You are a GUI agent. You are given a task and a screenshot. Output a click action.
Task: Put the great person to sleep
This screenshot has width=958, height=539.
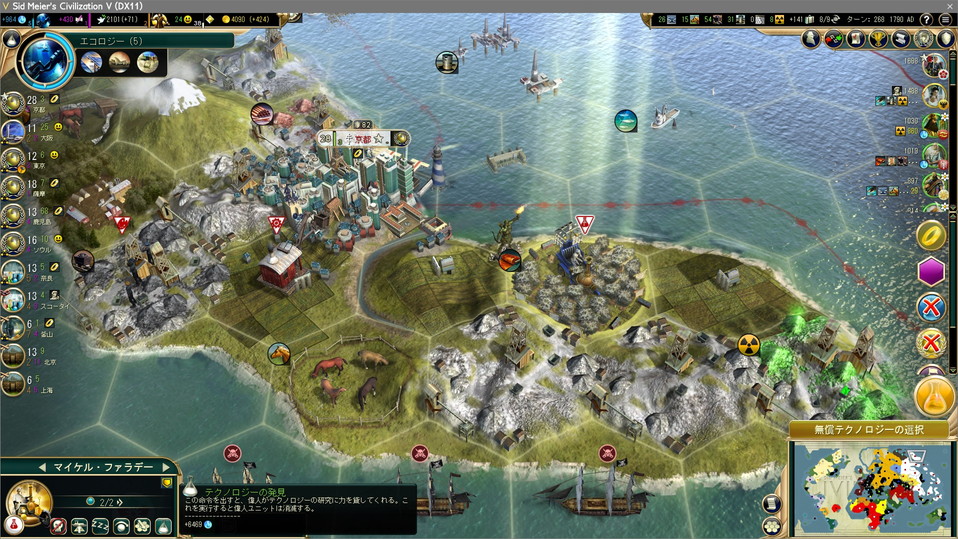tap(100, 525)
